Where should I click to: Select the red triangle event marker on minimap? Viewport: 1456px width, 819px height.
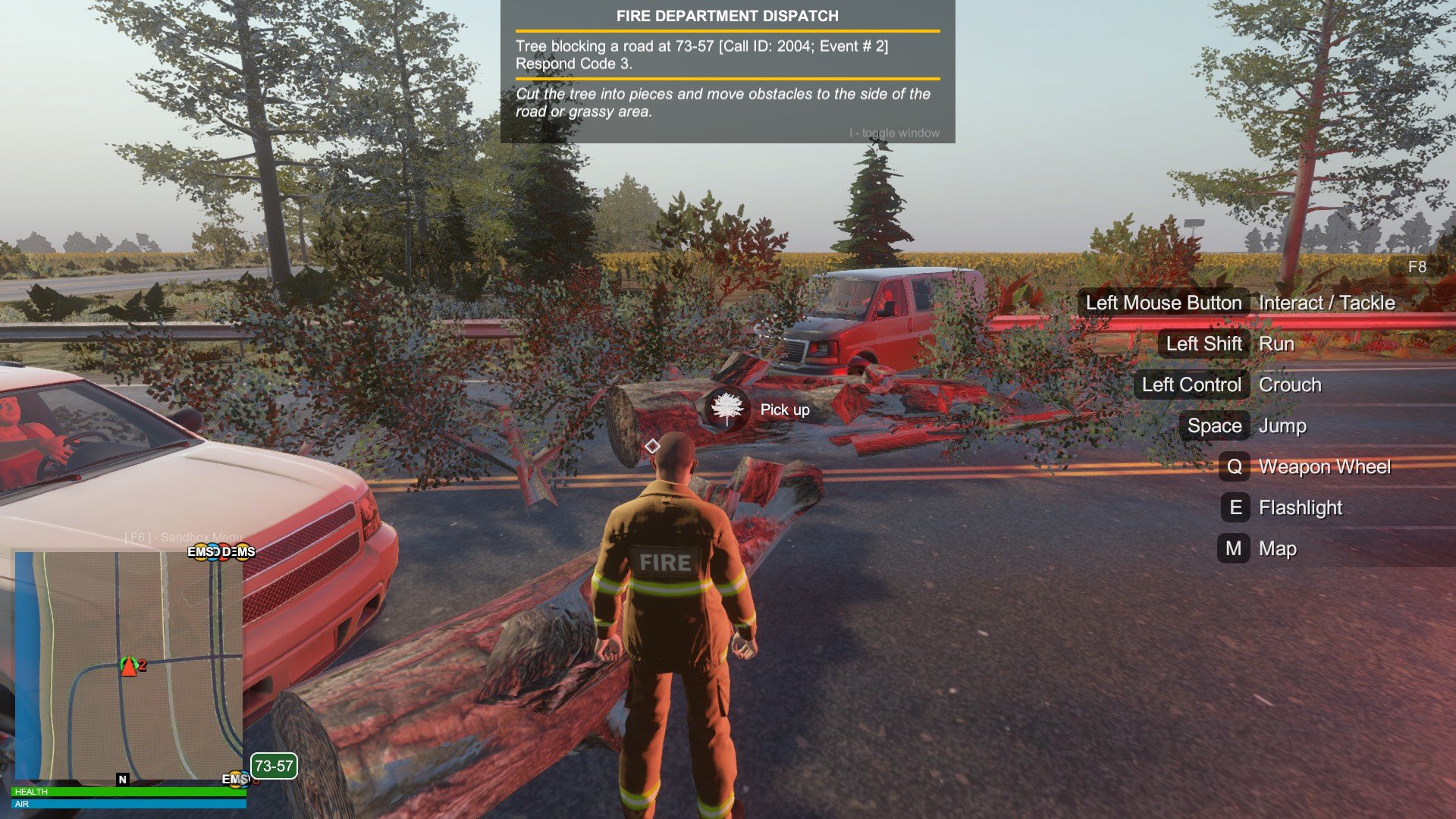[129, 667]
